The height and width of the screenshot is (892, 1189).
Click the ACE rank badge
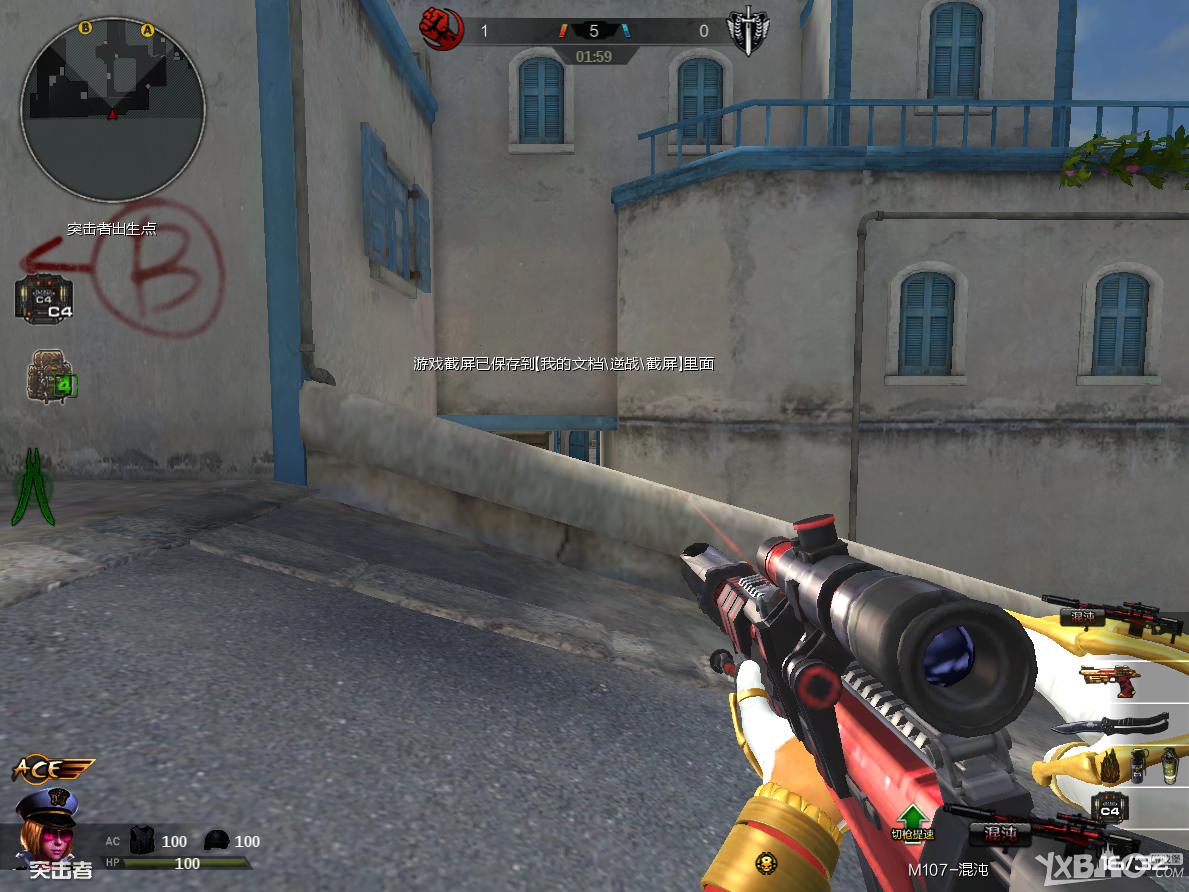tap(53, 769)
